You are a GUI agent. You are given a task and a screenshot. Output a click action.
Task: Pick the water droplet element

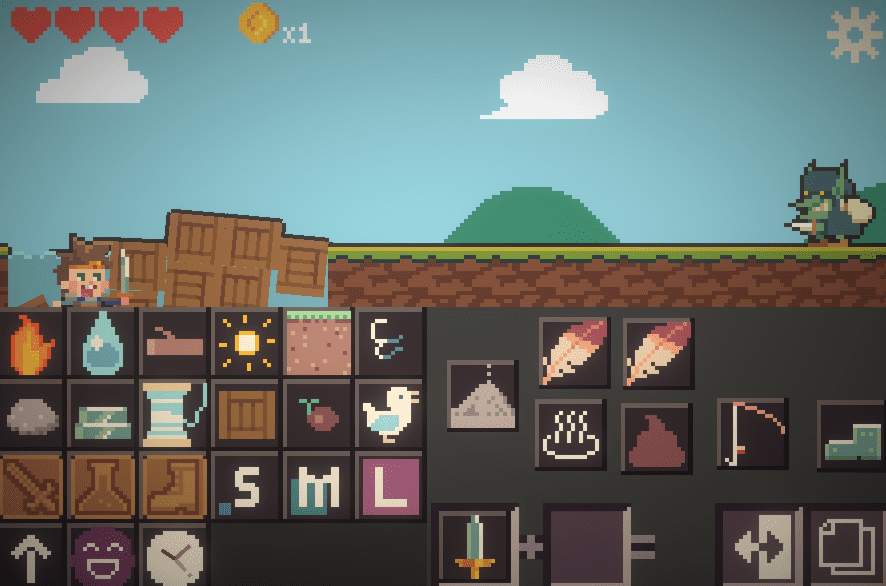103,343
